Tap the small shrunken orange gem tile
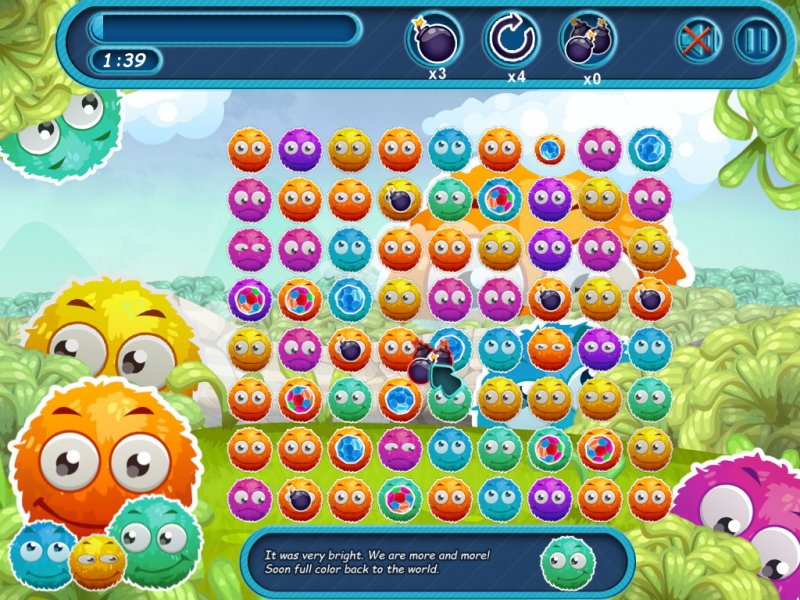 (549, 150)
